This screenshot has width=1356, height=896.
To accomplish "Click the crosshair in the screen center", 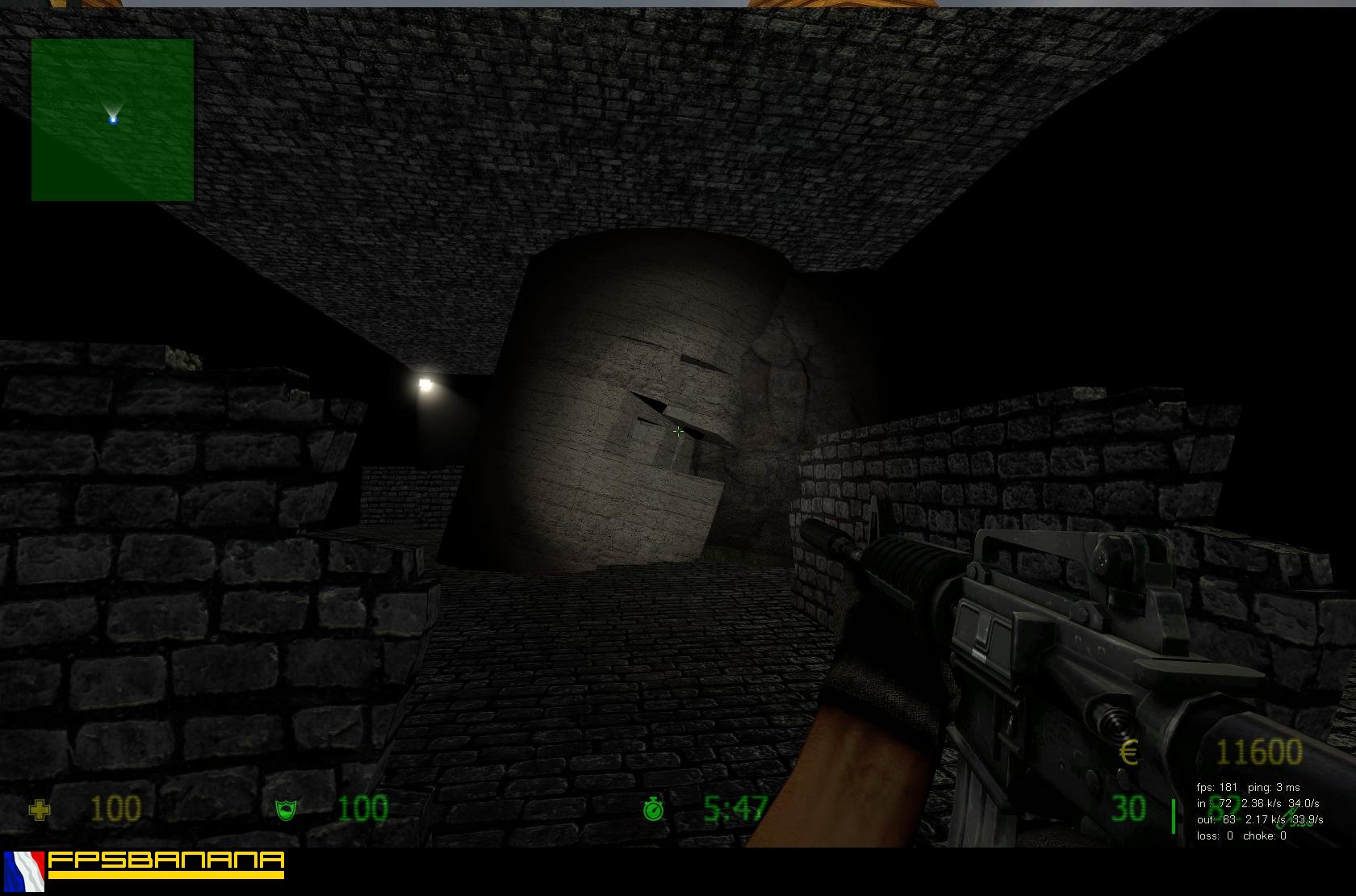I will point(678,432).
